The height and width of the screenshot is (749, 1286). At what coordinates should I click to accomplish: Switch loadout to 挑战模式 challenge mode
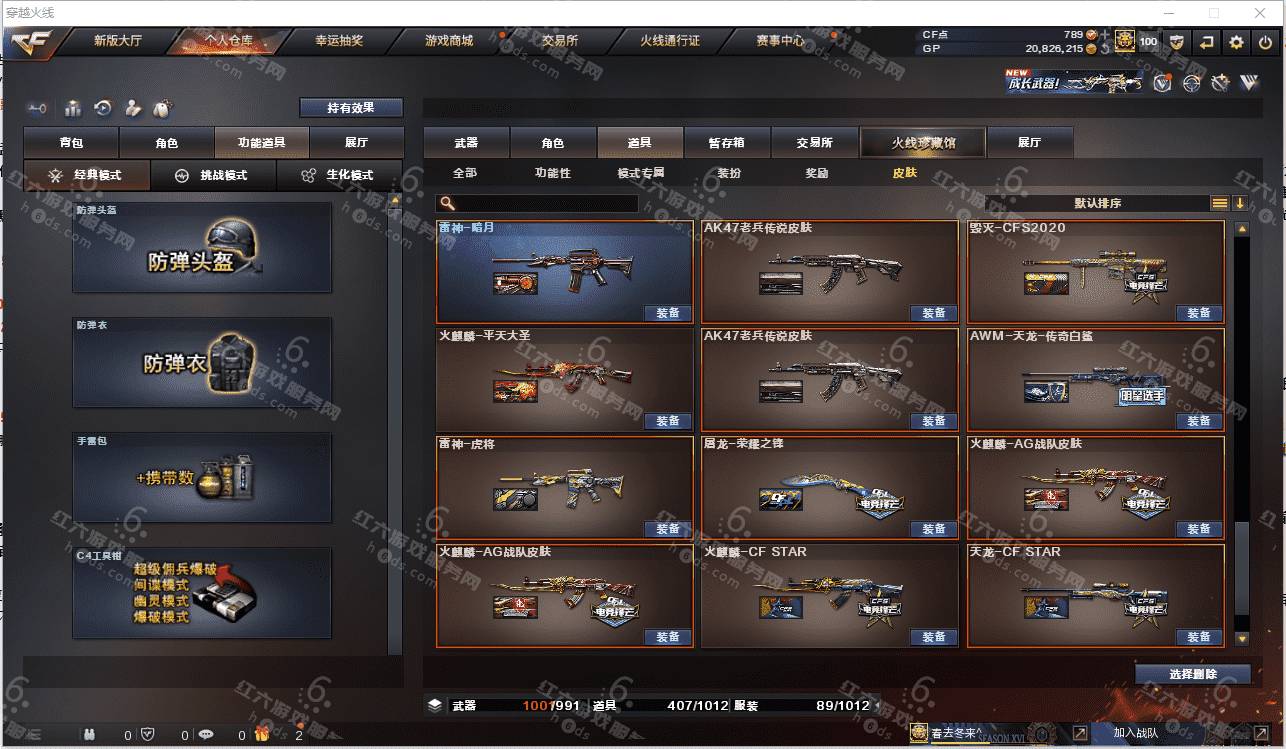point(213,175)
